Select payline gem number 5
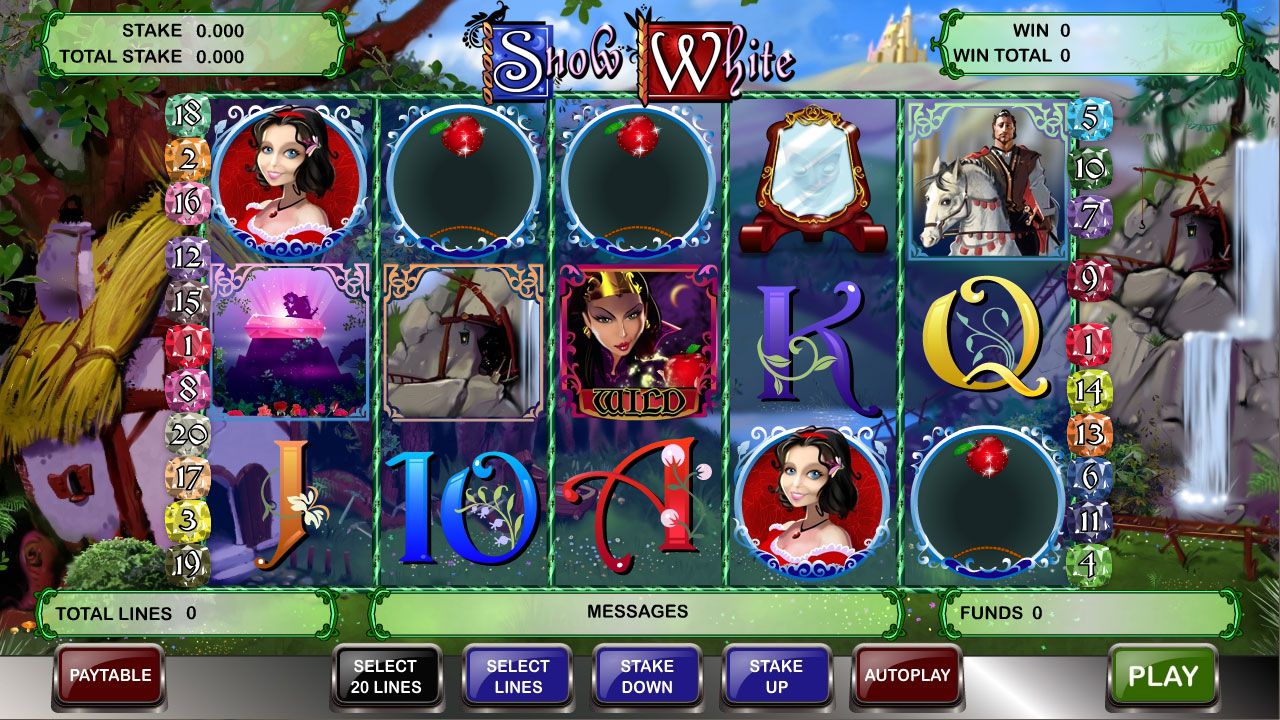This screenshot has width=1280, height=720. 1089,120
